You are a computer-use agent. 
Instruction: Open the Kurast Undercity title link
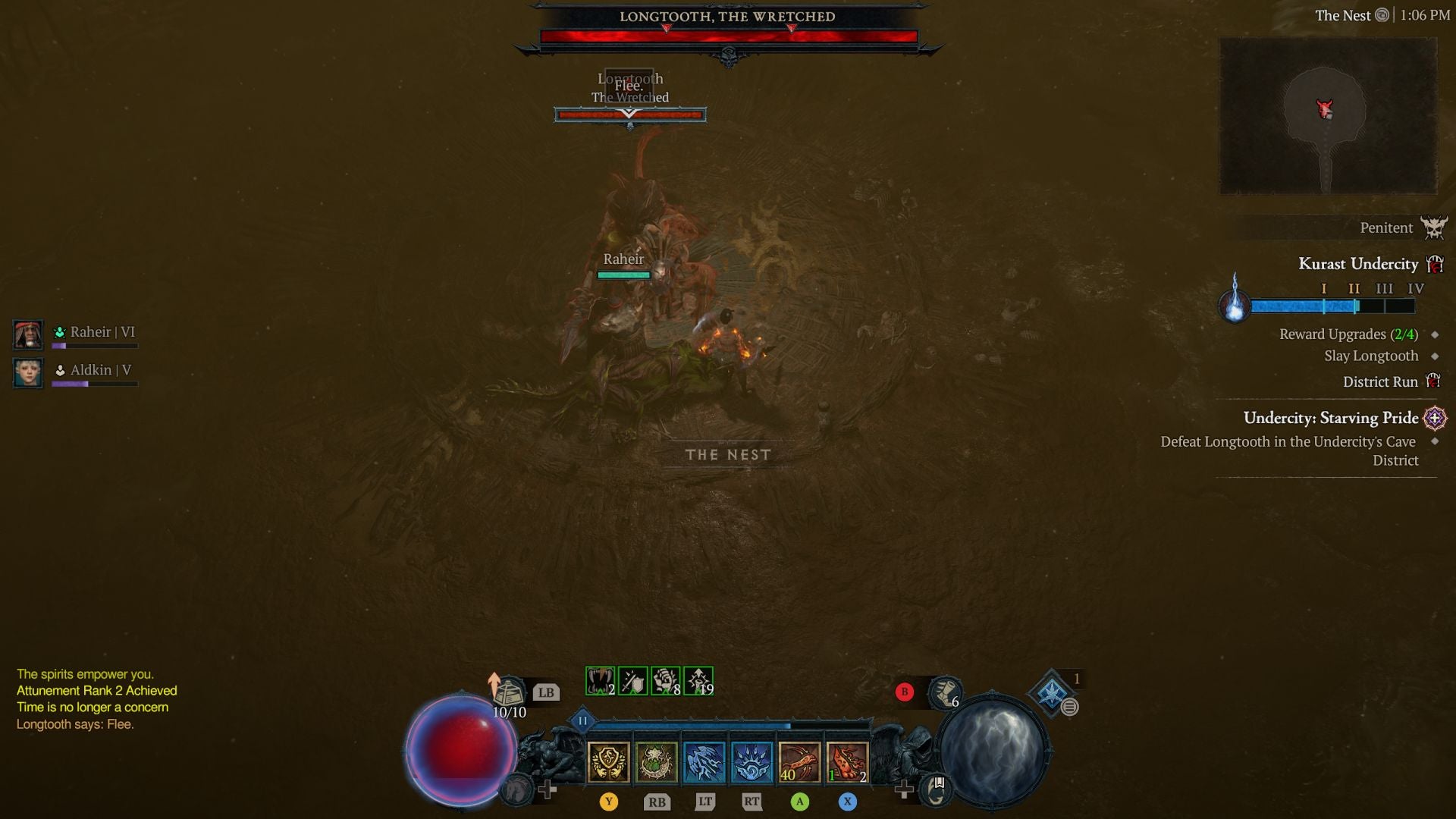[1359, 264]
